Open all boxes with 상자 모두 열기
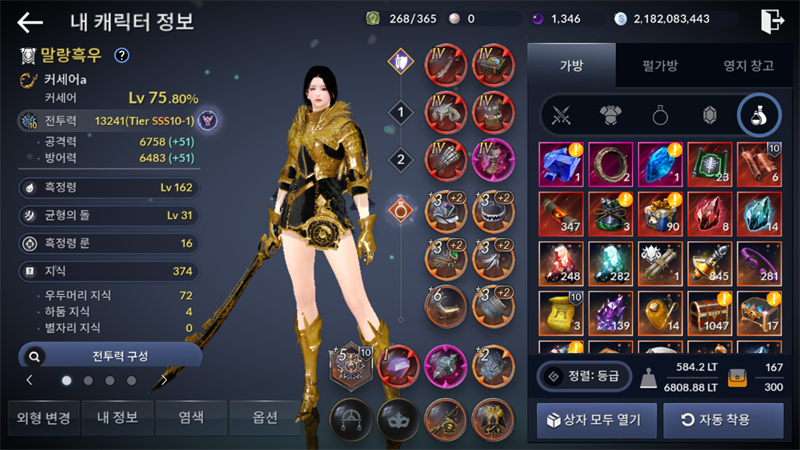The width and height of the screenshot is (800, 450). point(595,420)
